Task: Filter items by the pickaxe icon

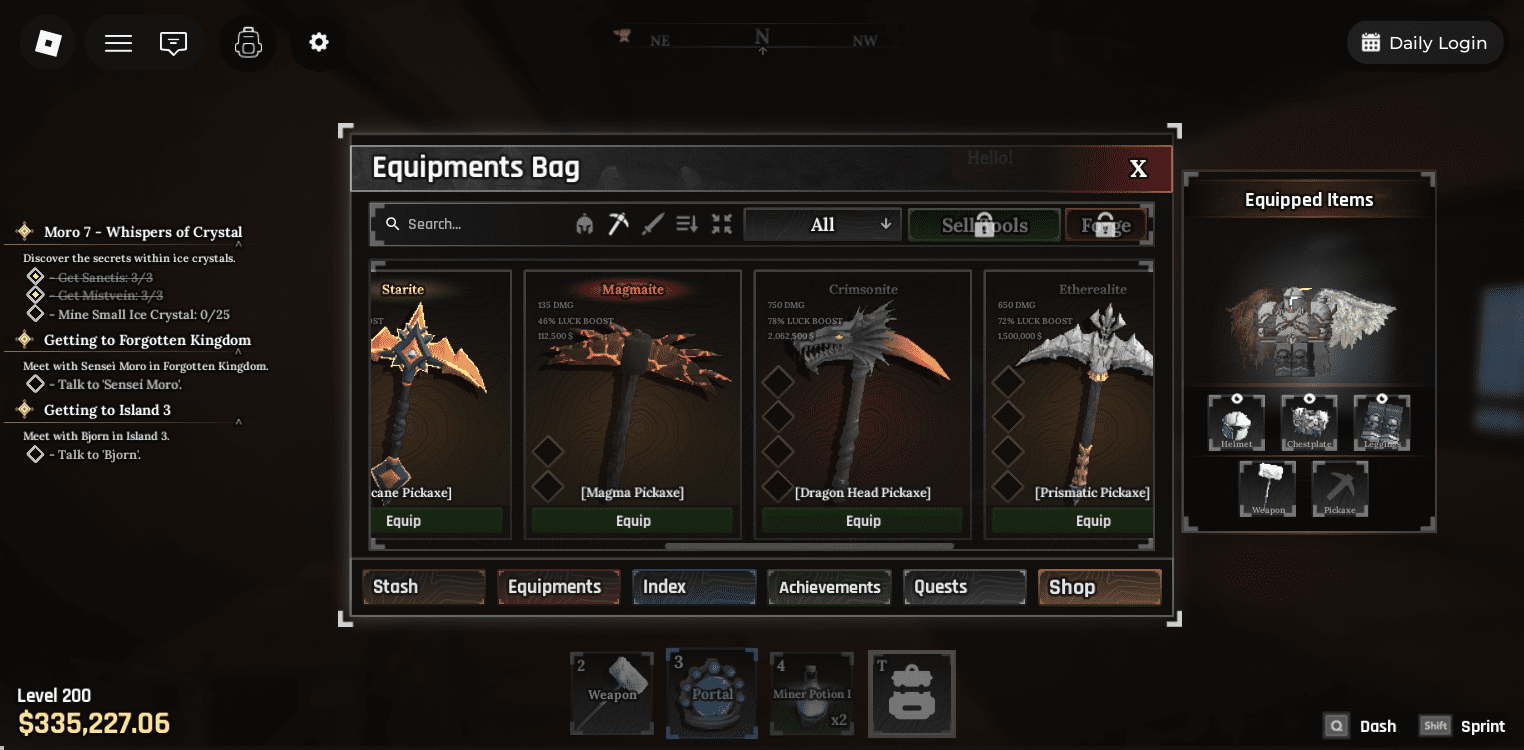Action: (618, 223)
